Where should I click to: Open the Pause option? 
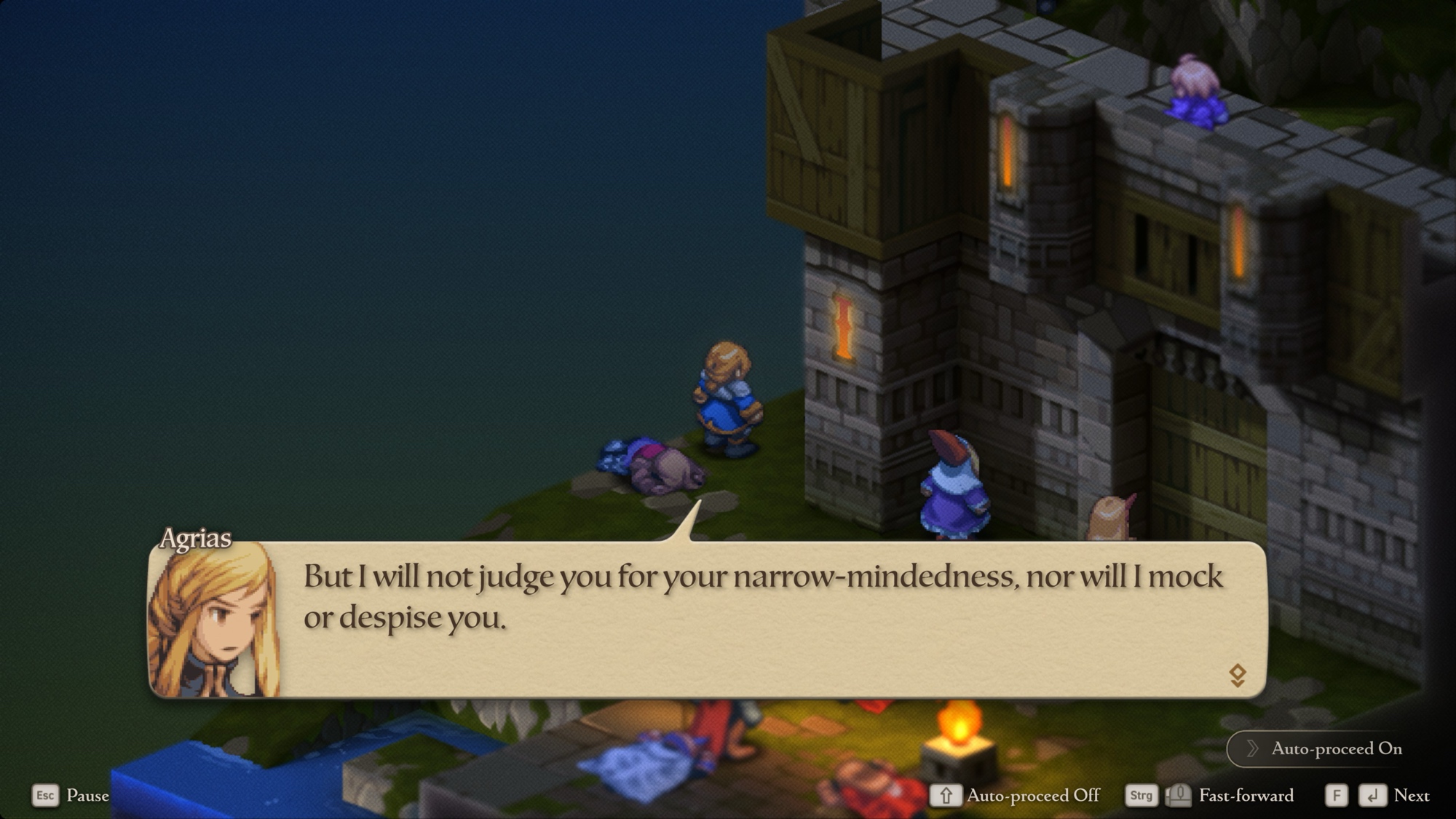pos(87,796)
